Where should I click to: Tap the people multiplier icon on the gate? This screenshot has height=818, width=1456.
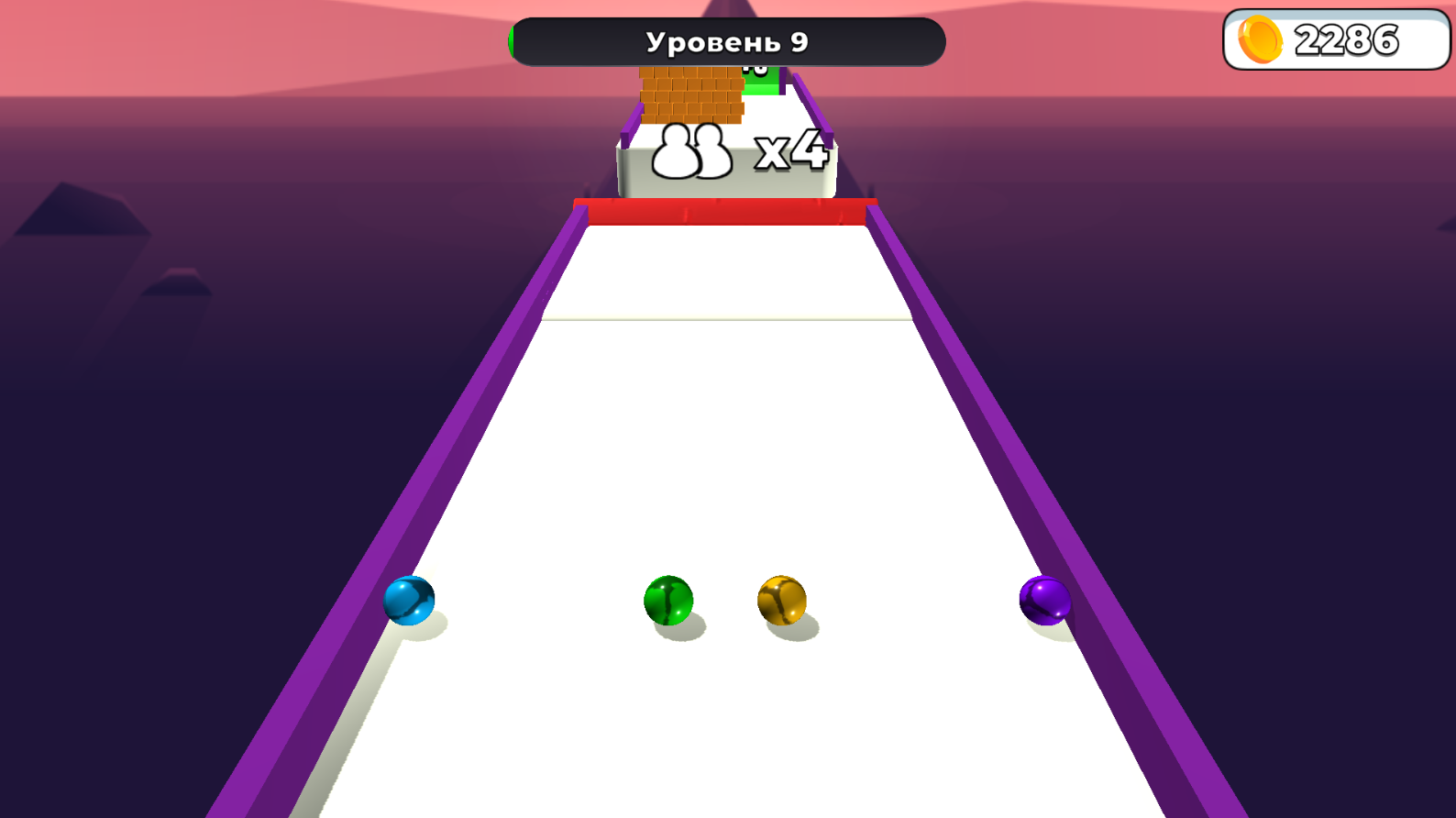[692, 151]
